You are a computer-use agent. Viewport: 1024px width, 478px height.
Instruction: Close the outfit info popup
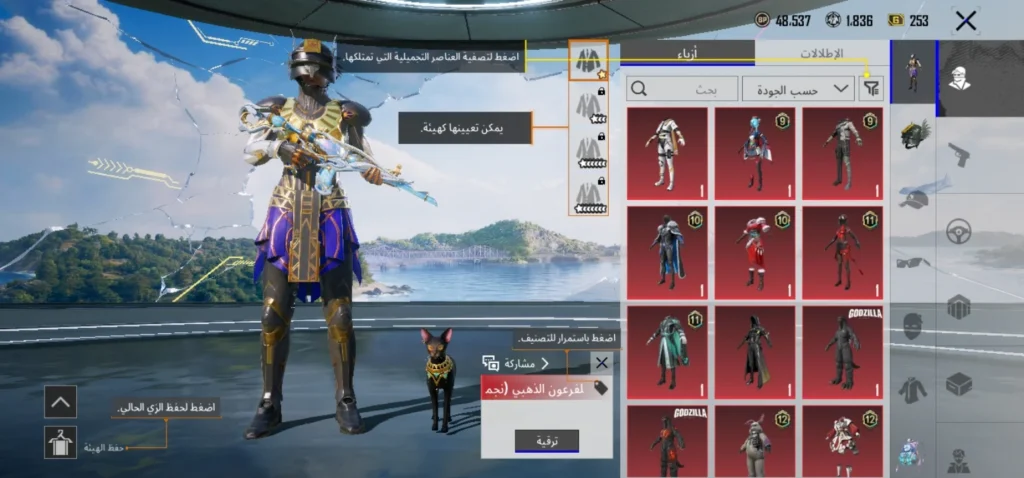[601, 363]
